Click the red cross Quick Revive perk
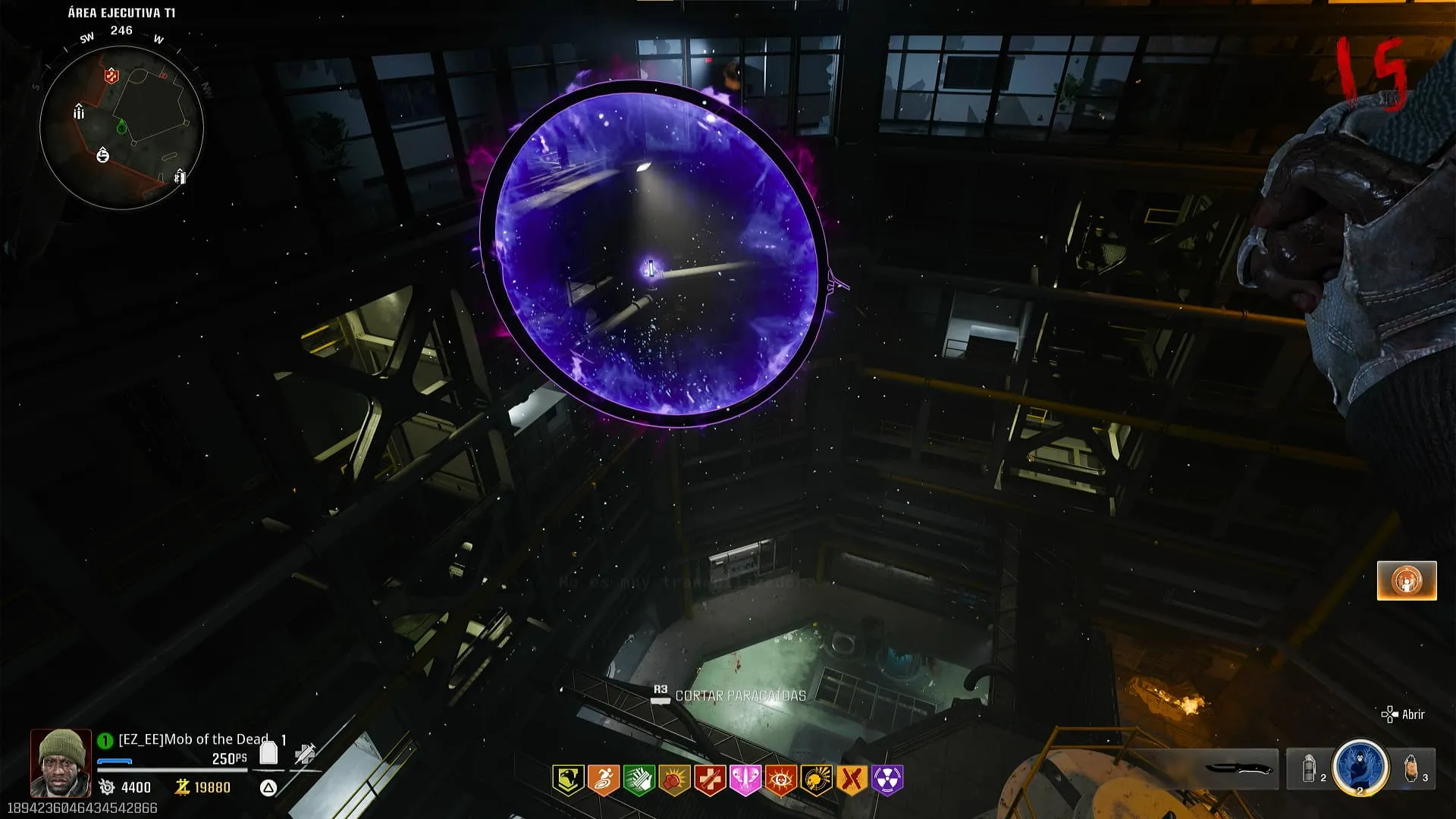Screen dimensions: 1456x819 (x=710, y=780)
